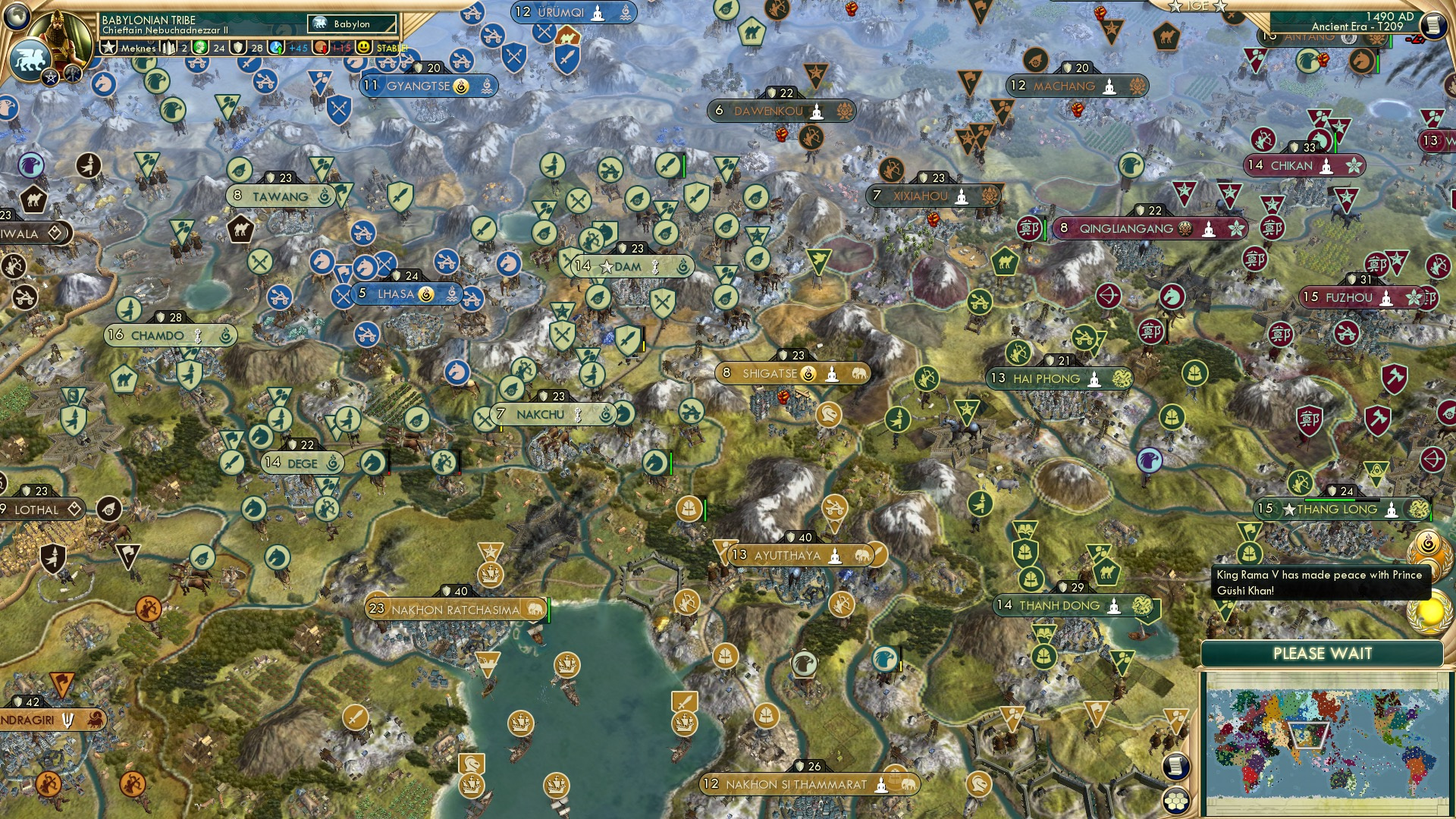Click the winged lion icon inside the Babylon box
Viewport: 1456px width, 819px height.
coord(321,22)
